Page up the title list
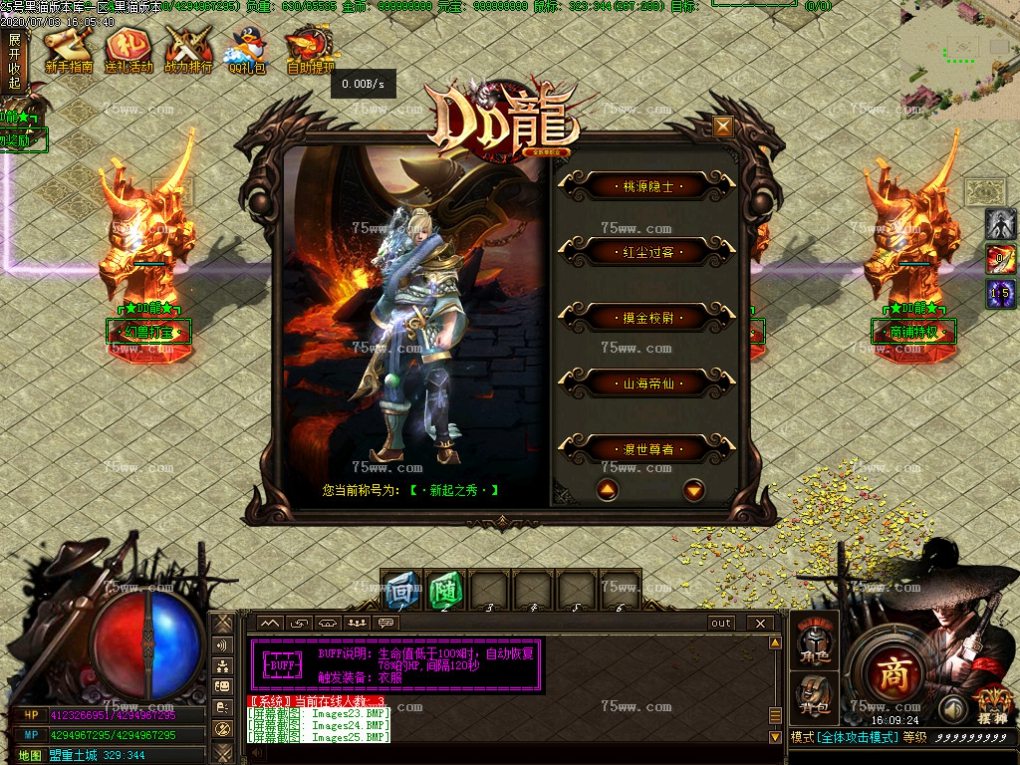The height and width of the screenshot is (765, 1020). tap(607, 490)
